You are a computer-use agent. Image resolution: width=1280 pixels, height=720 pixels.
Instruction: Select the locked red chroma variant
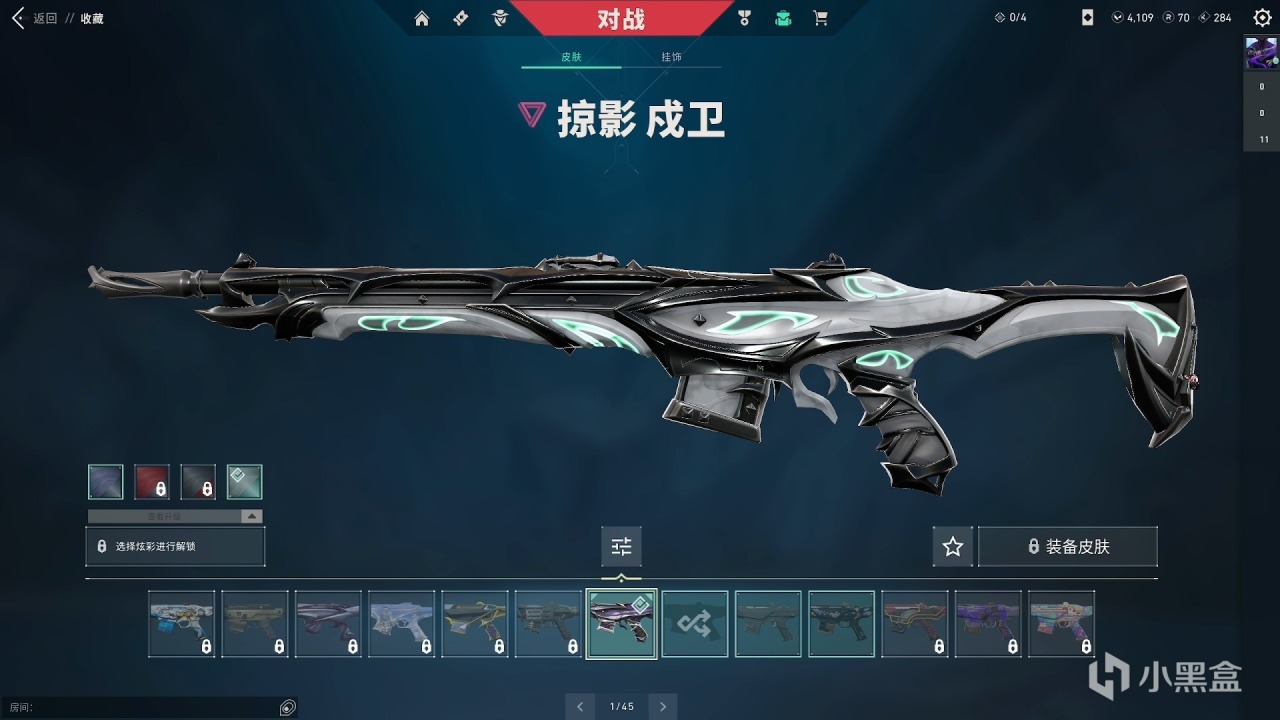[x=152, y=481]
